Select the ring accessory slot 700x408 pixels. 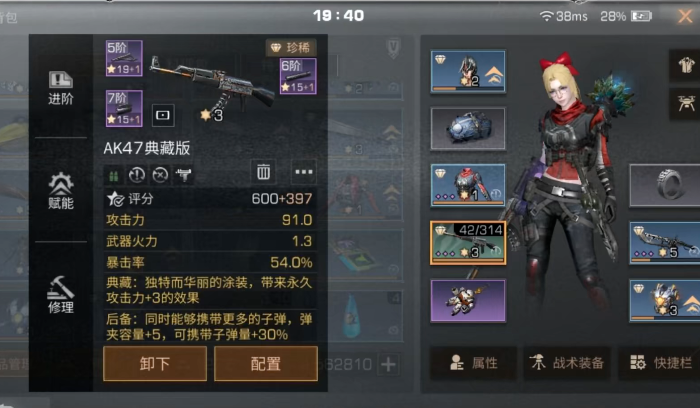(x=664, y=186)
